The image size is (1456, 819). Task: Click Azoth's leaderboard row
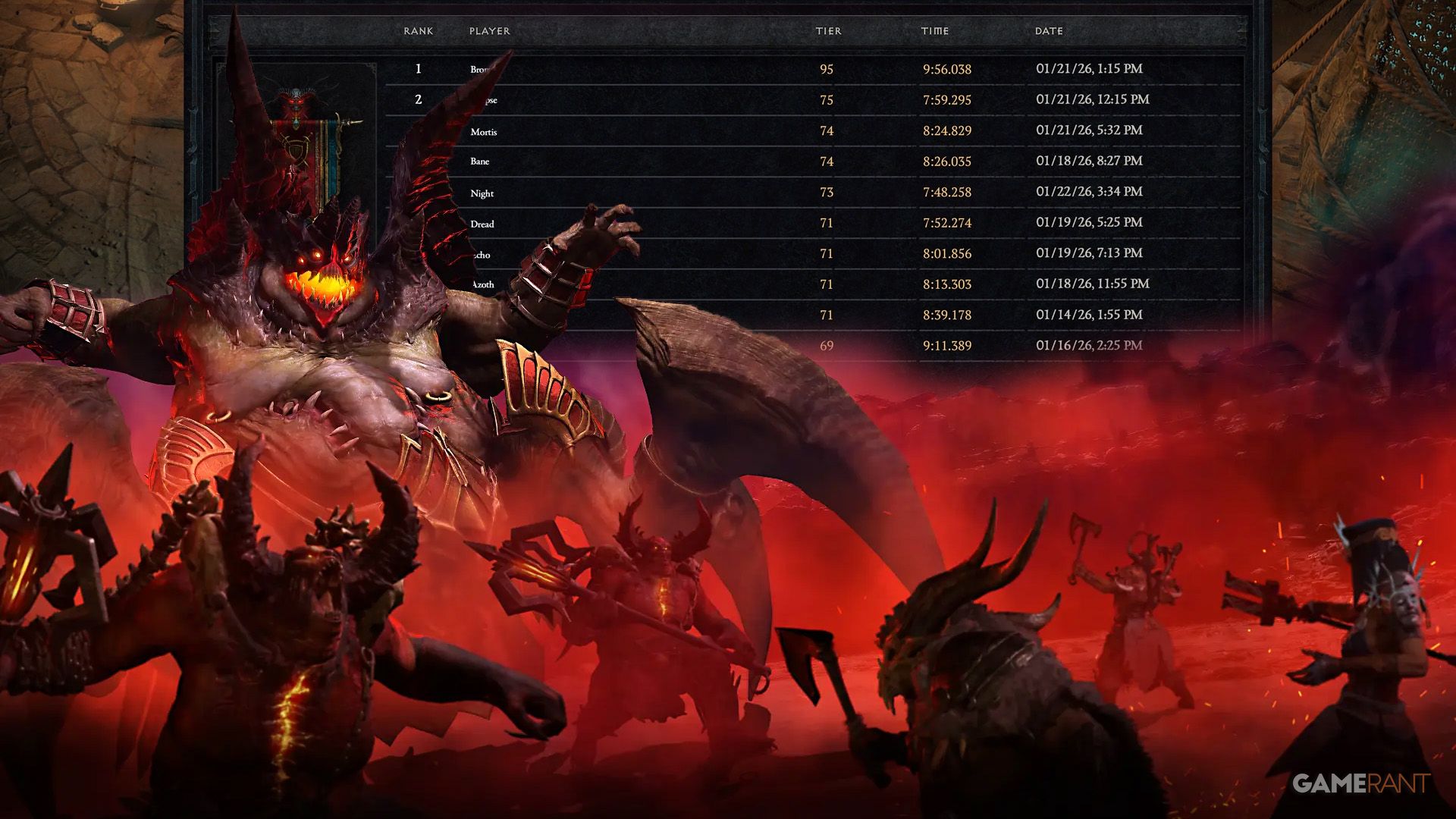(484, 284)
